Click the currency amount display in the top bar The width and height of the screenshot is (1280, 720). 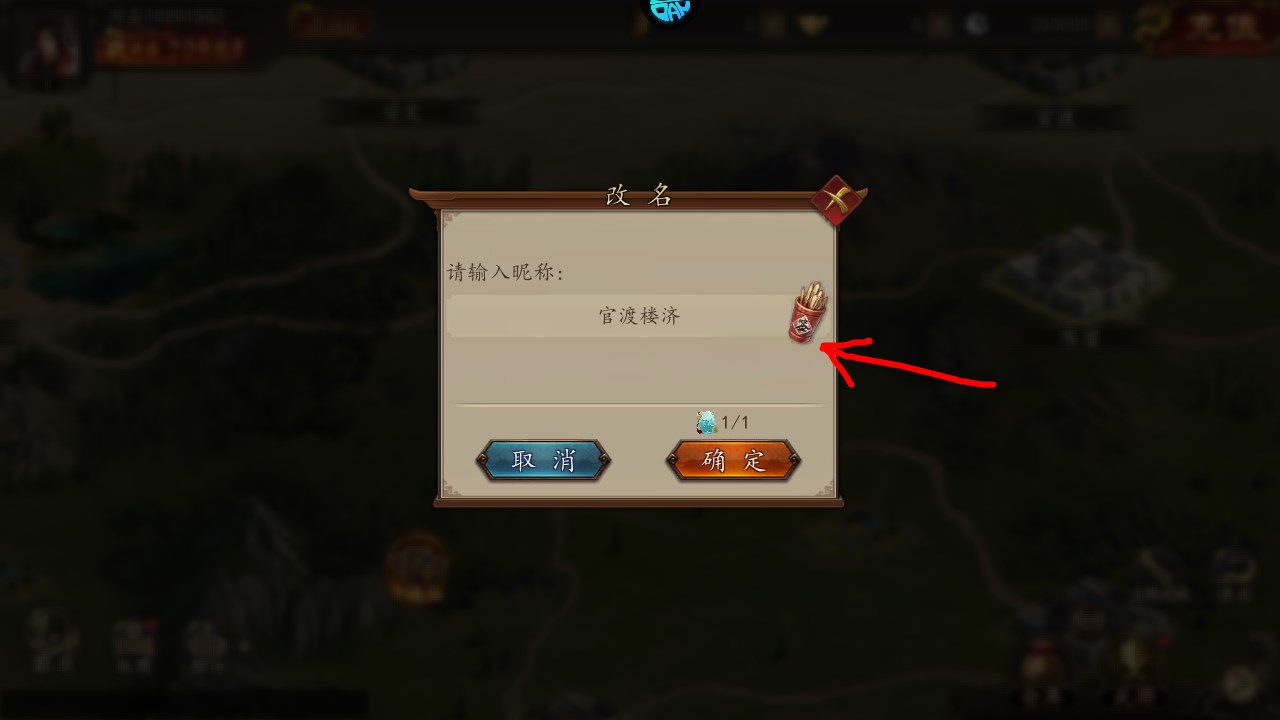[x=1062, y=23]
